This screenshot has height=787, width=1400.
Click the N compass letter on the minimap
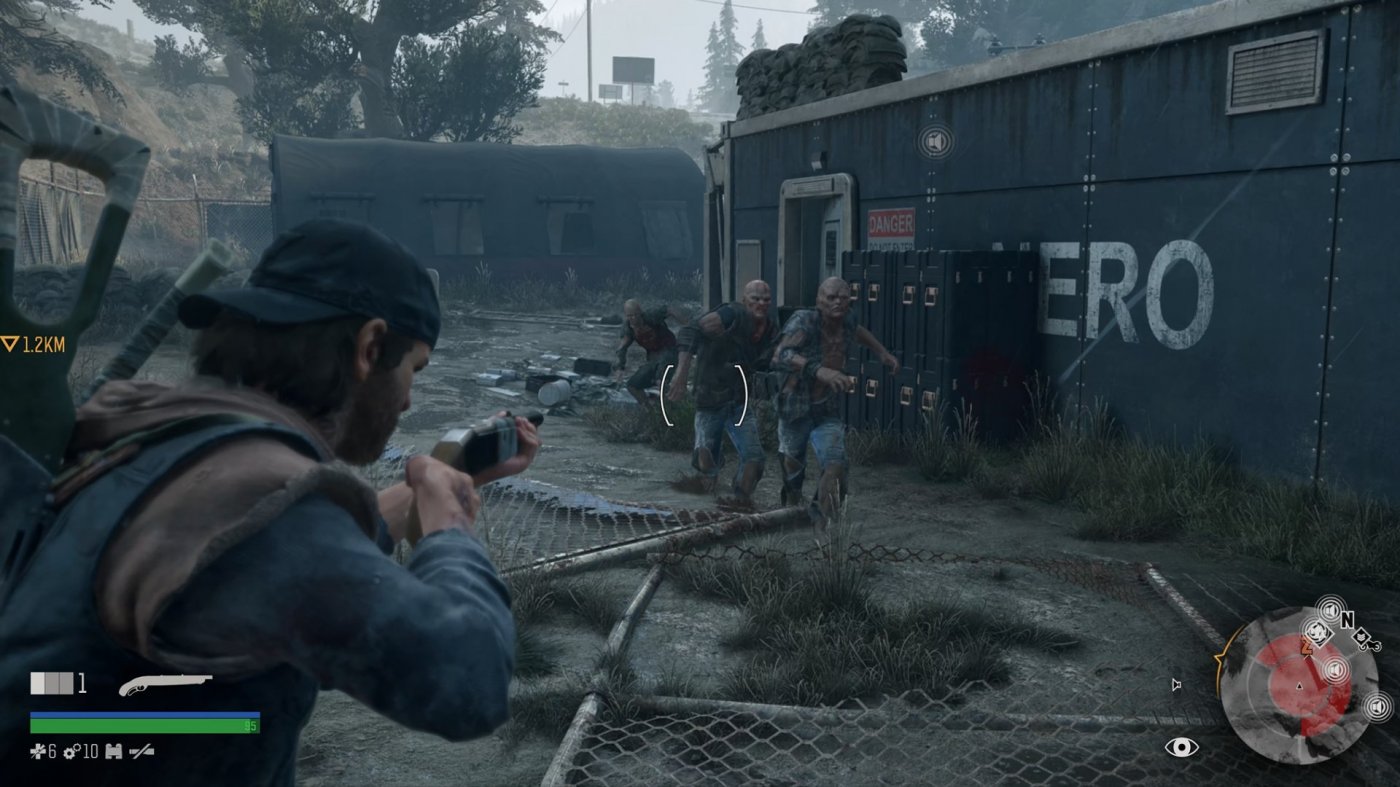click(x=1348, y=618)
